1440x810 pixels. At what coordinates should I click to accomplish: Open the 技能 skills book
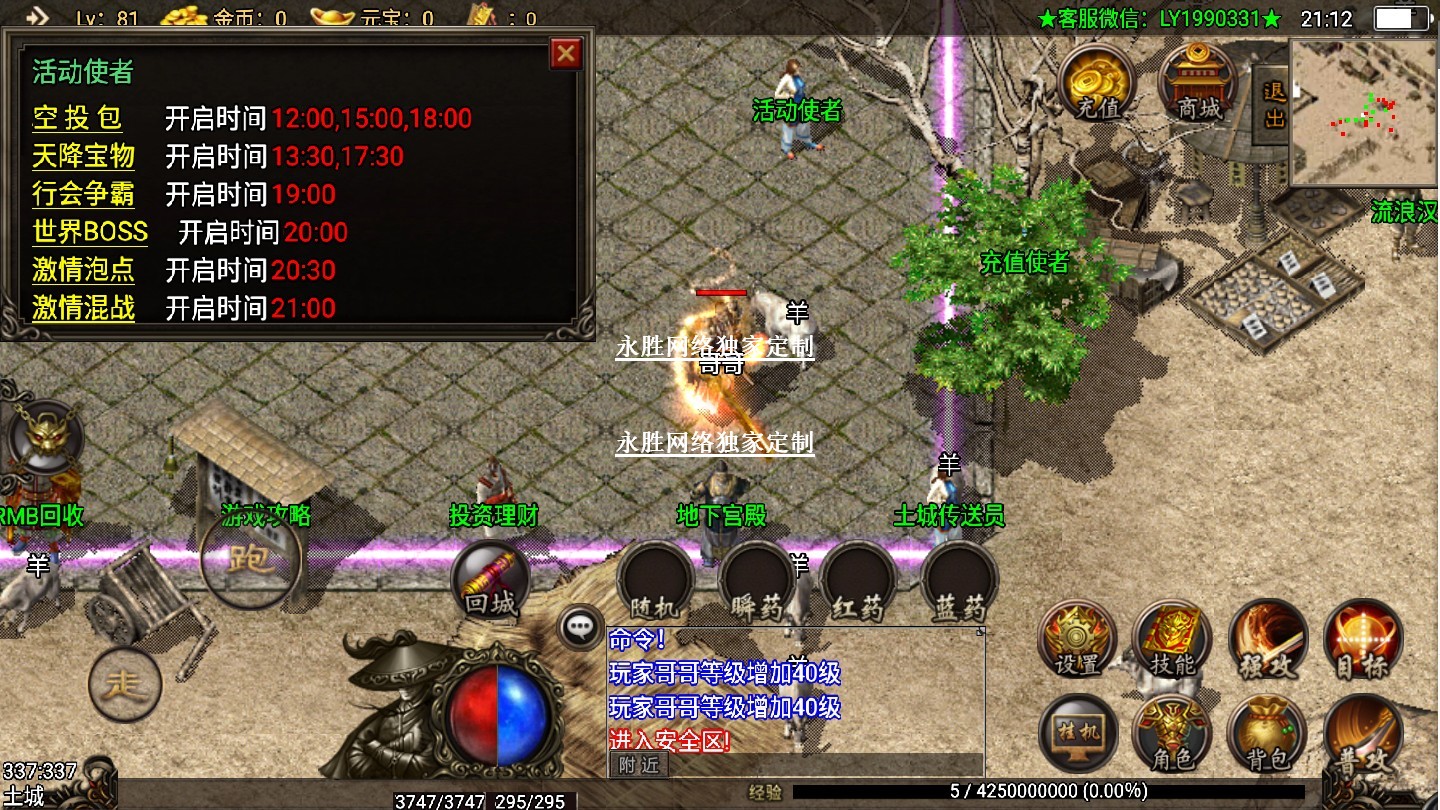[1172, 640]
